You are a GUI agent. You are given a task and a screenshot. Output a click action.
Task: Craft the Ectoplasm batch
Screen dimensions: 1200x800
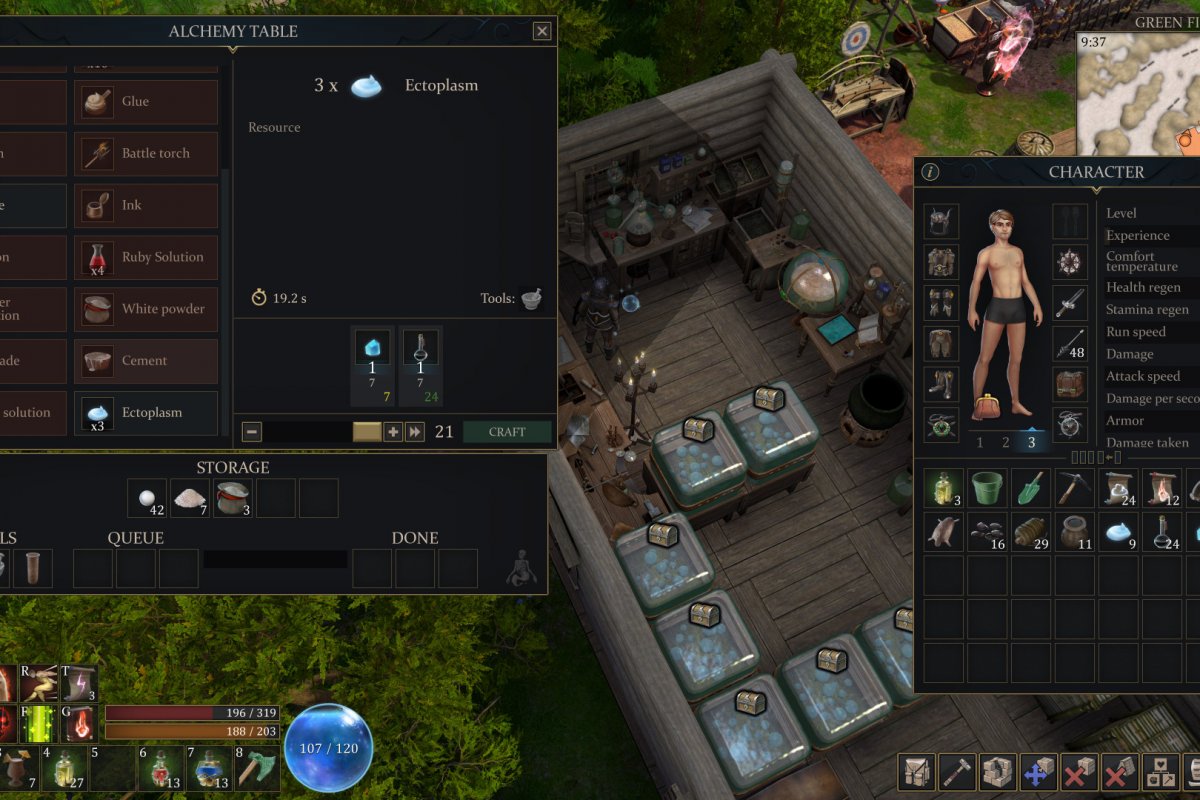pos(507,432)
